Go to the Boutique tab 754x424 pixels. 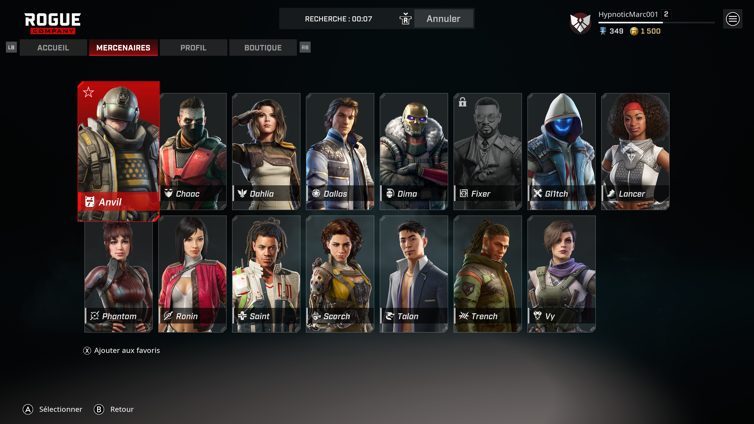coord(262,48)
